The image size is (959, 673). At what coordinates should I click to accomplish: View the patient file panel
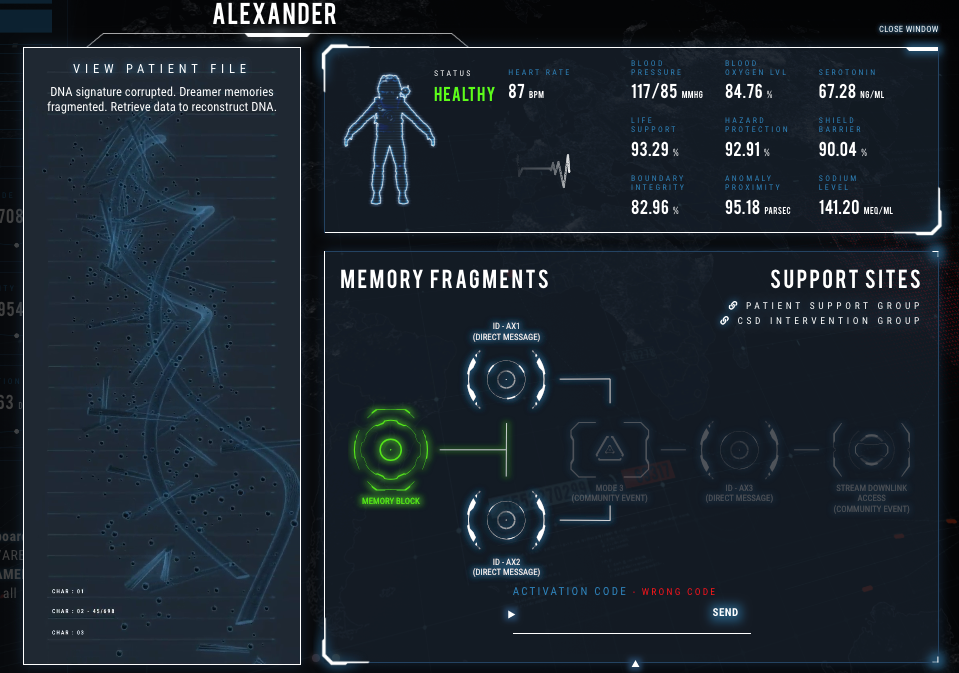[x=161, y=69]
